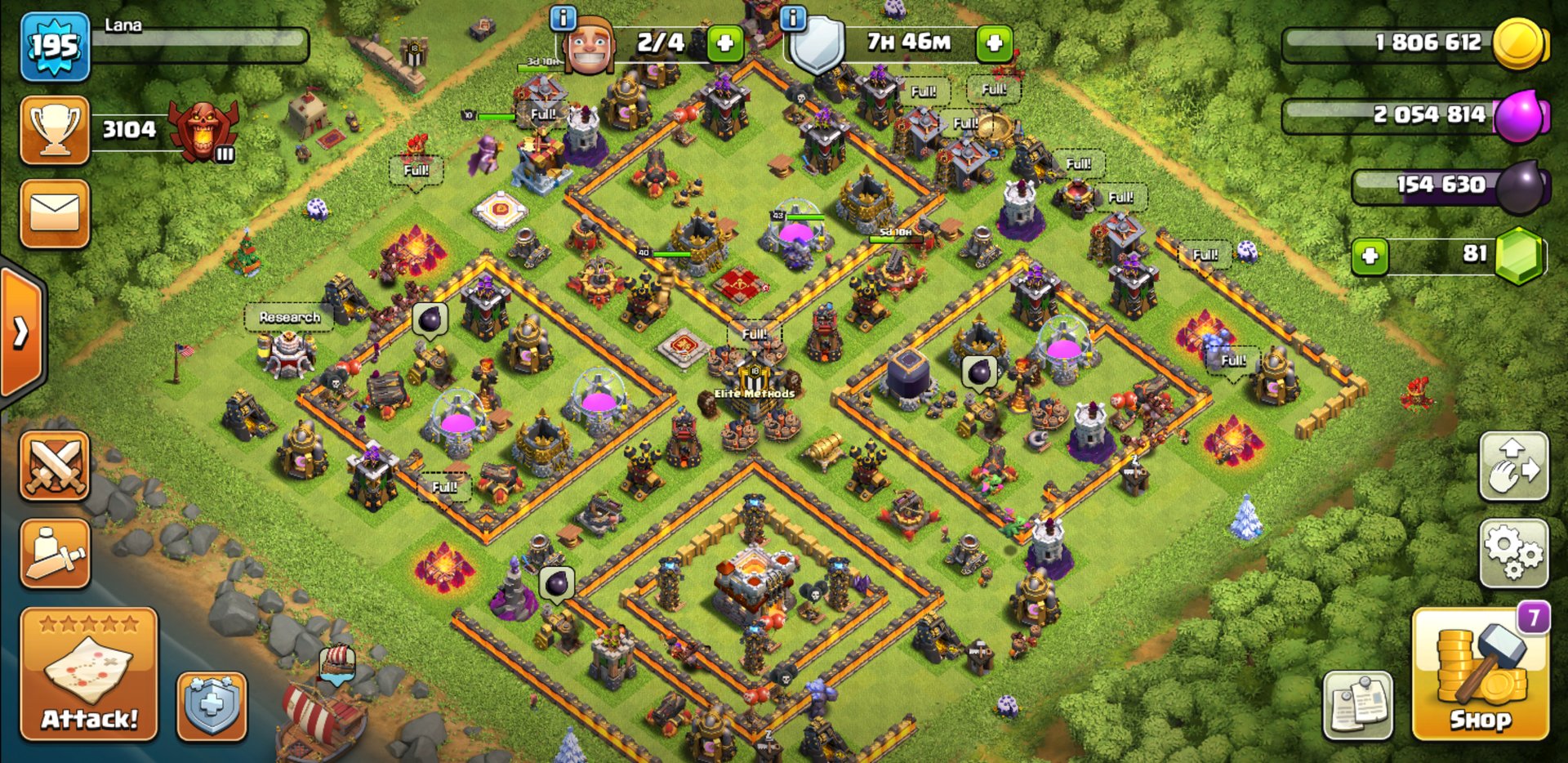This screenshot has width=1568, height=763.
Task: Add builders with the green plus
Action: point(724,43)
